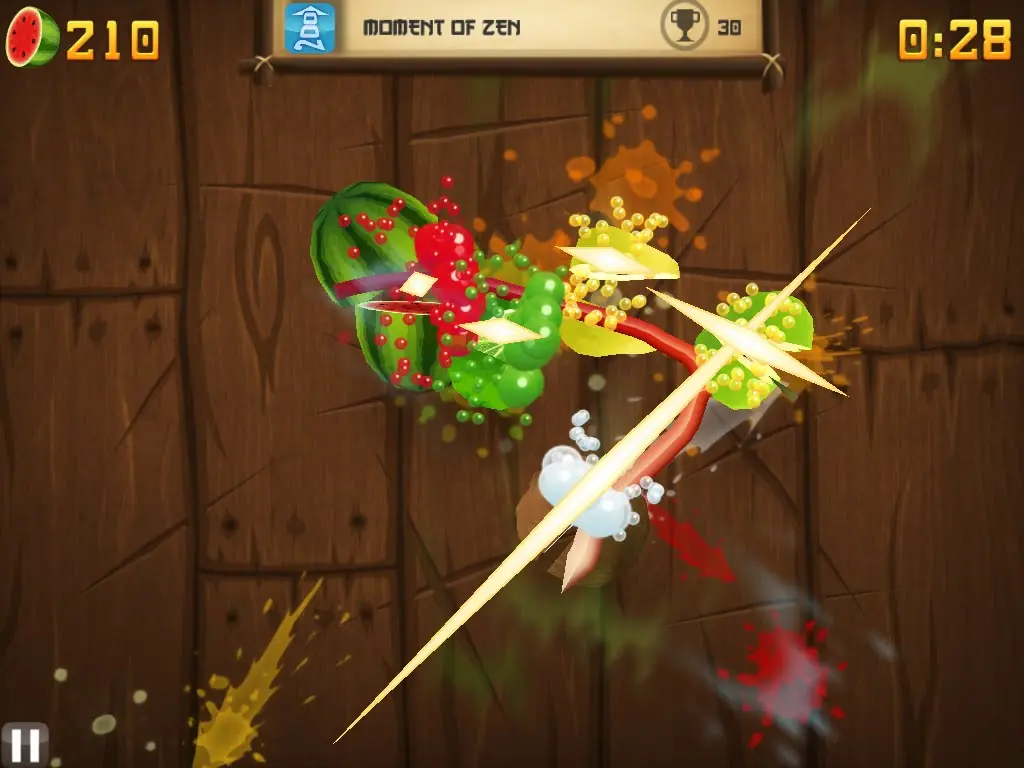This screenshot has height=768, width=1024.
Task: Pause the game with the pause button
Action: click(24, 744)
